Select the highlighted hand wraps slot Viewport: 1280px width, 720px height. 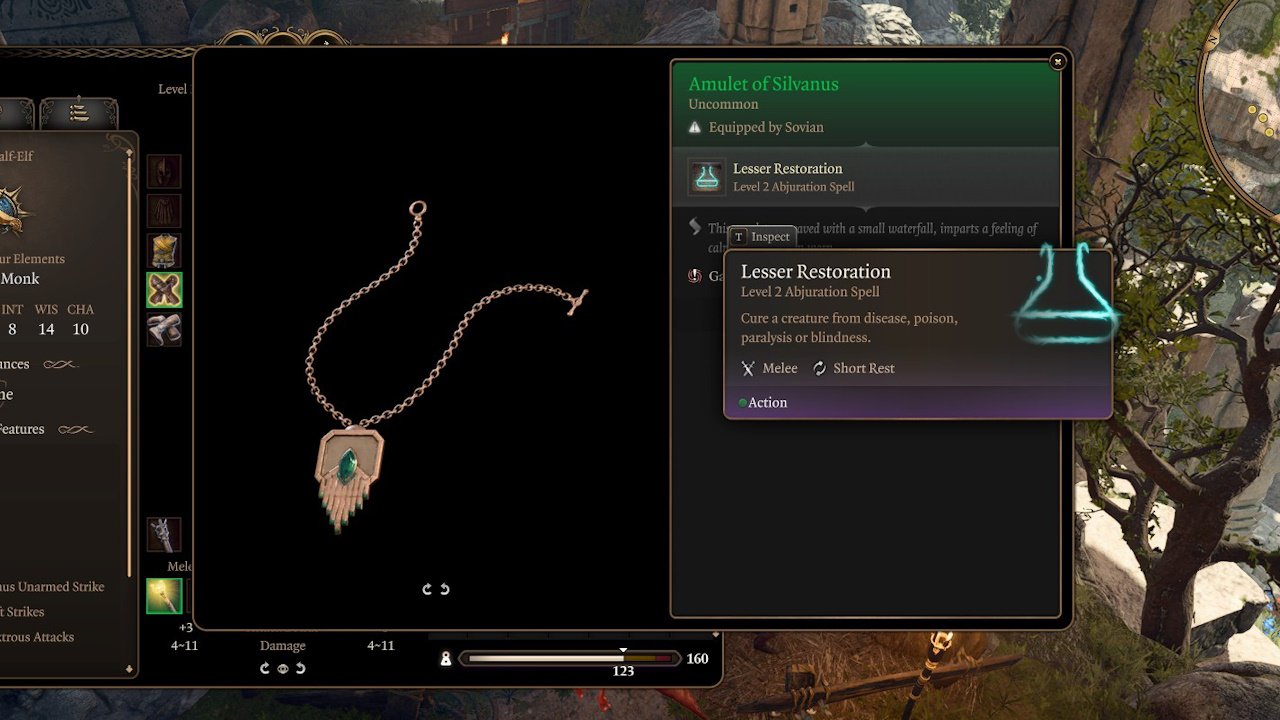coord(164,290)
